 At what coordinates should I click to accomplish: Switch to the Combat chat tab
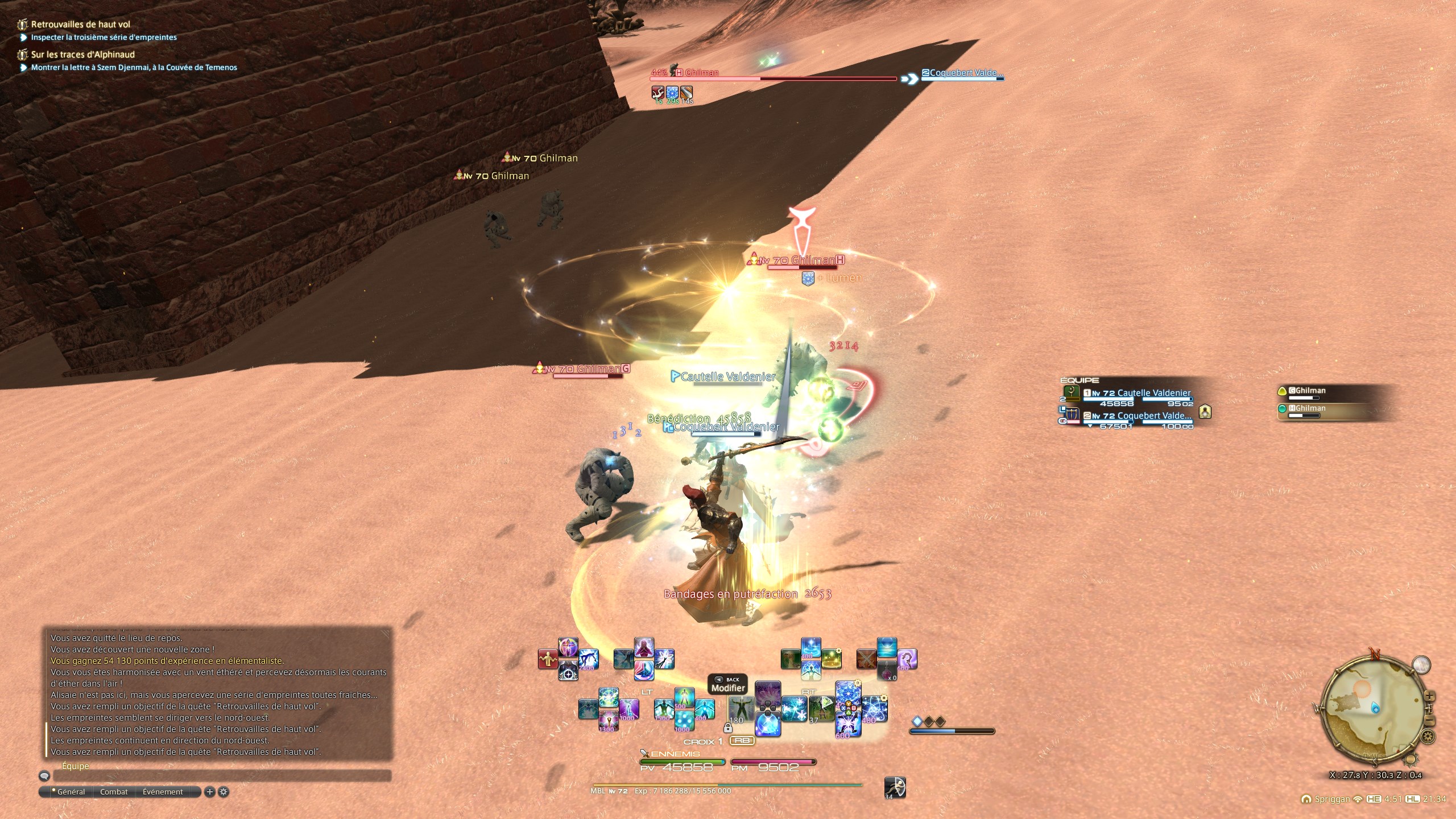114,792
